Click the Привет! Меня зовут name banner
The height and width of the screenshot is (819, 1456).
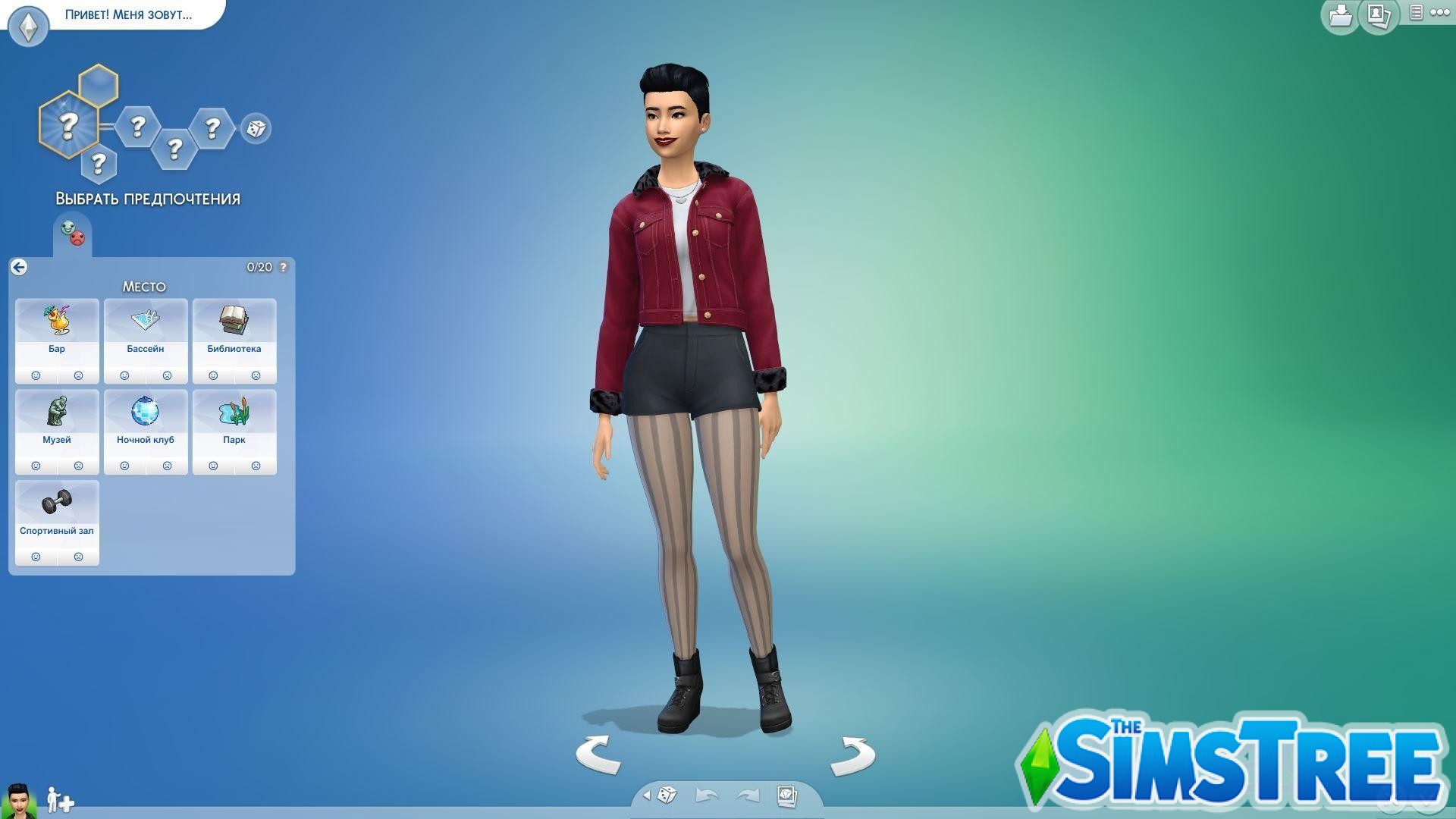[x=127, y=14]
